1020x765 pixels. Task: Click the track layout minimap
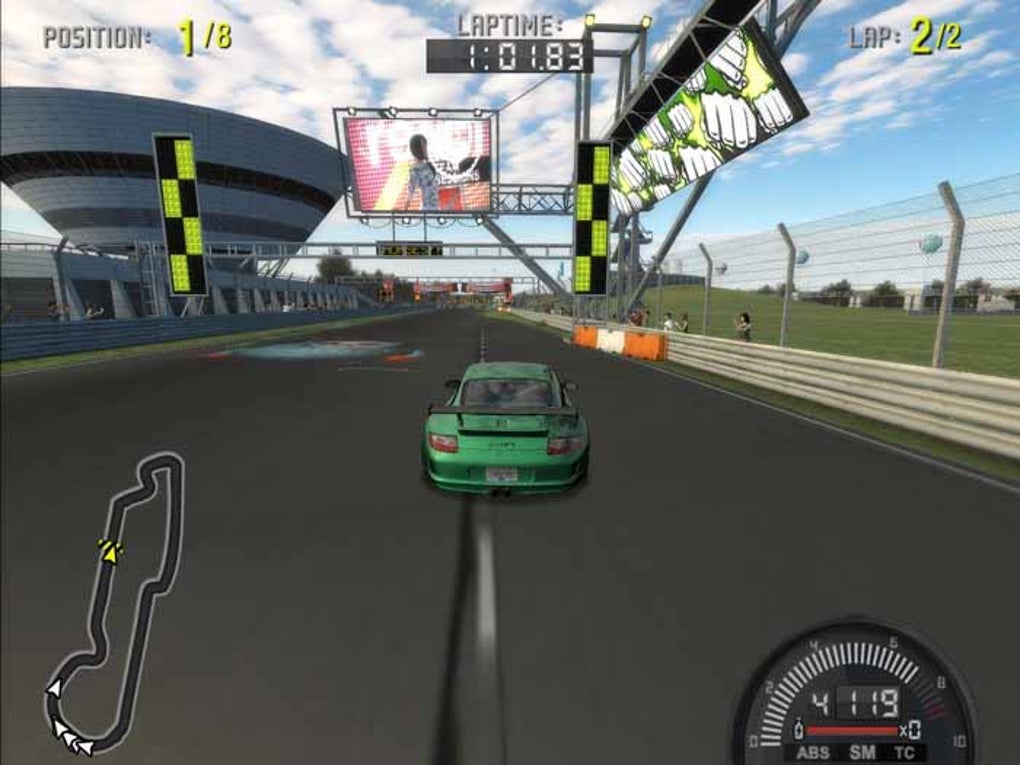click(115, 602)
